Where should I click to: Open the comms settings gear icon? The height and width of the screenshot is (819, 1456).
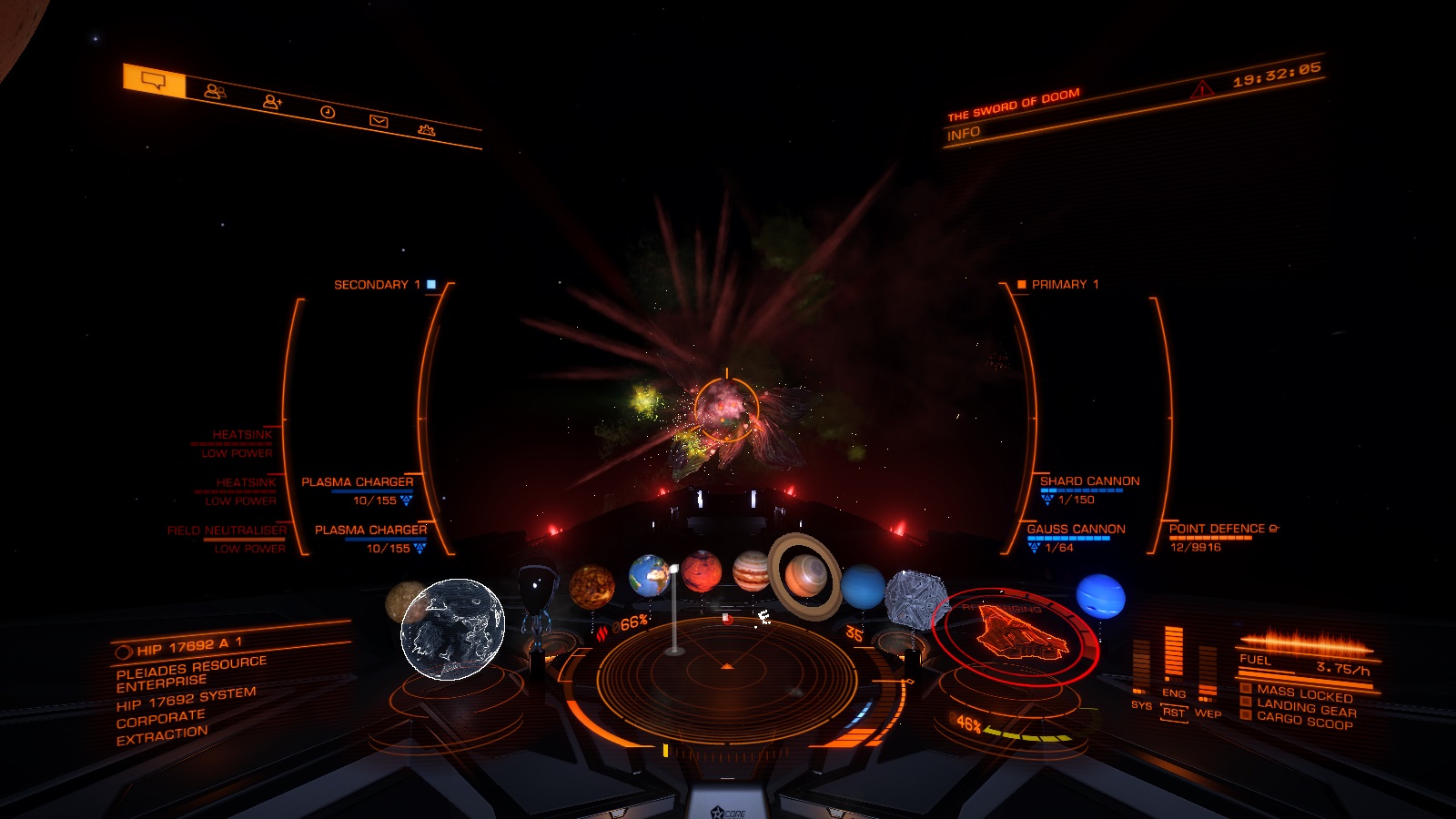(x=426, y=130)
